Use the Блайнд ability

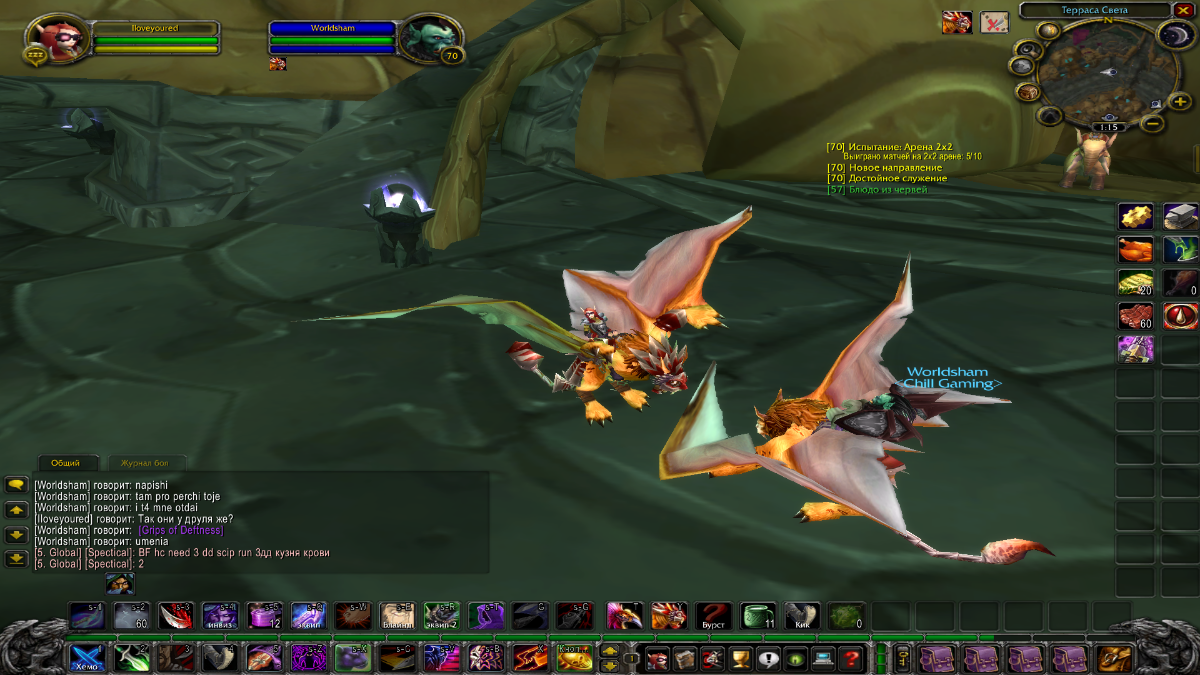[x=397, y=615]
